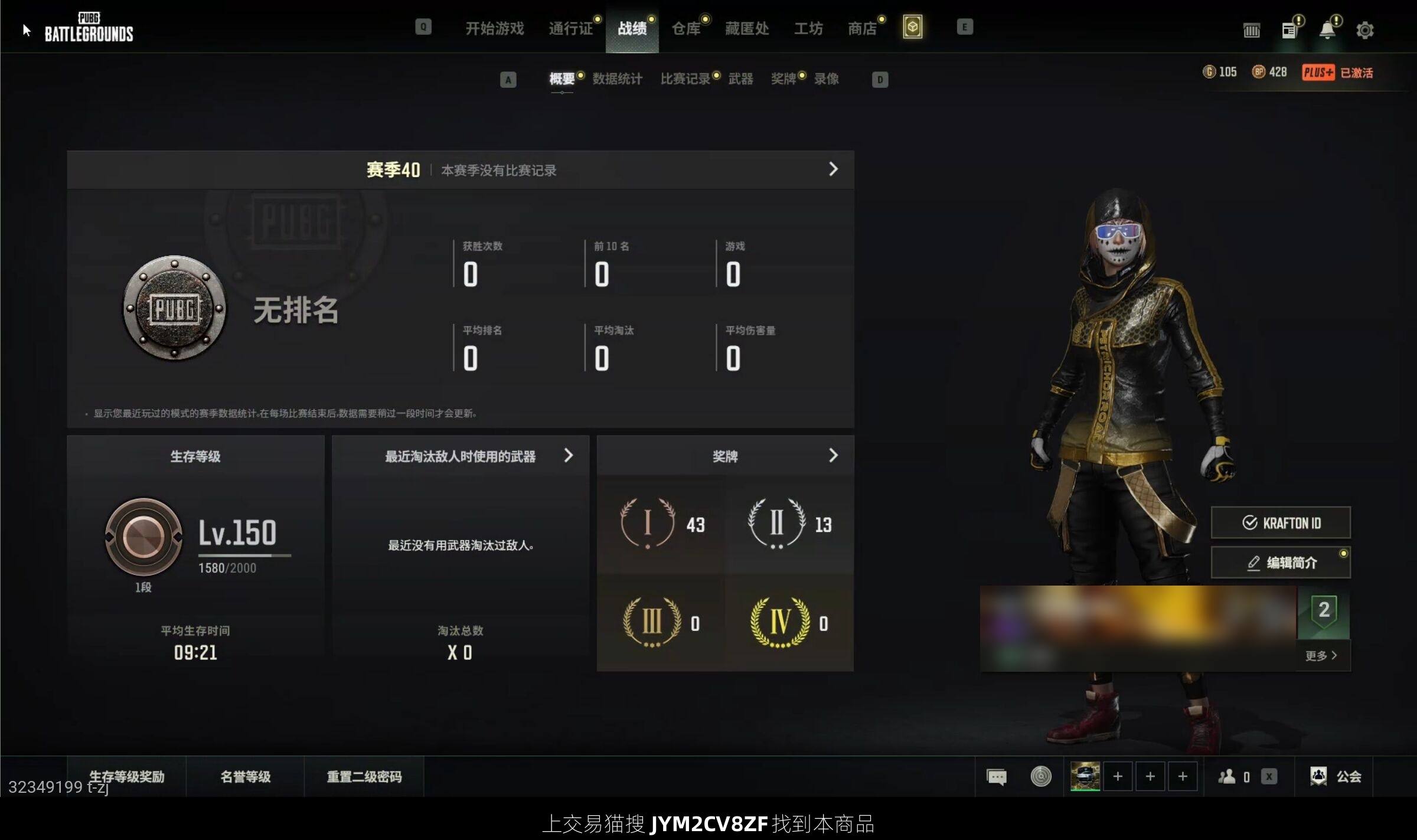Choose 编辑简介 to edit profile
This screenshot has height=840, width=1417.
(1281, 563)
